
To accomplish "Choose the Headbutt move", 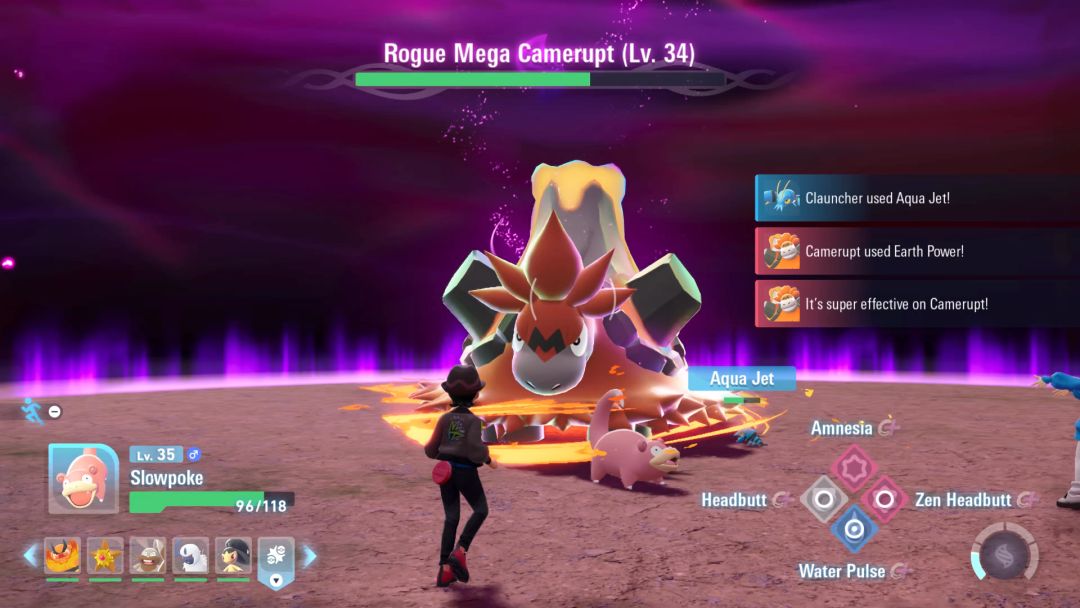I will pos(824,498).
